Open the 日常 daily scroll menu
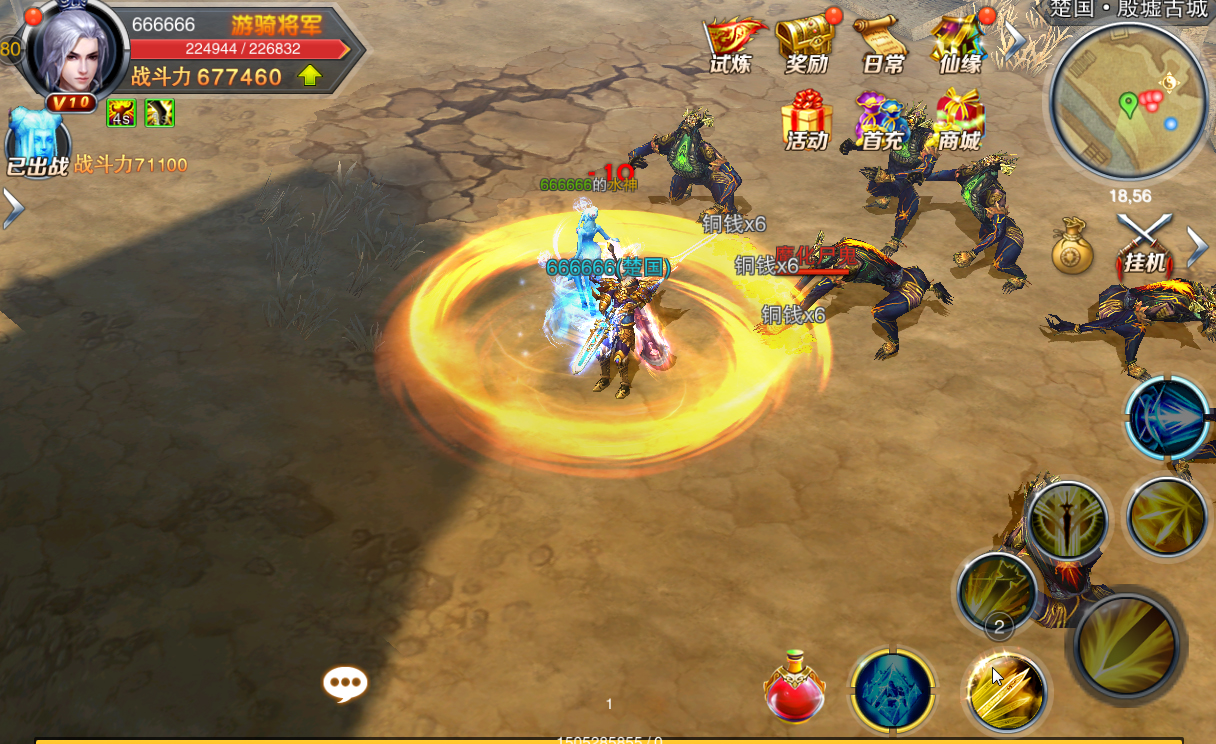Screen dimensions: 1216x744 point(882,43)
